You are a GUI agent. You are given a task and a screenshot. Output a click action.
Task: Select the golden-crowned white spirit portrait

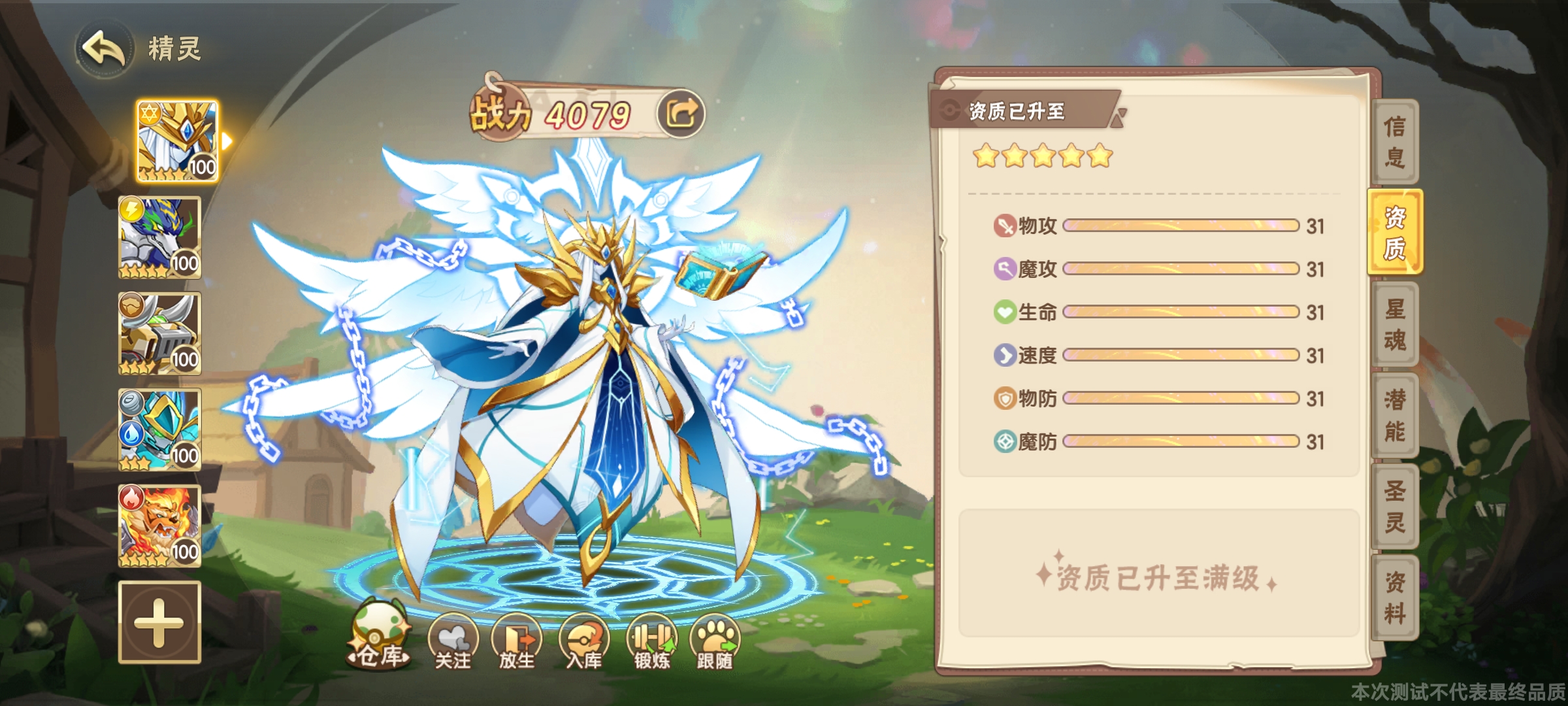click(x=177, y=141)
